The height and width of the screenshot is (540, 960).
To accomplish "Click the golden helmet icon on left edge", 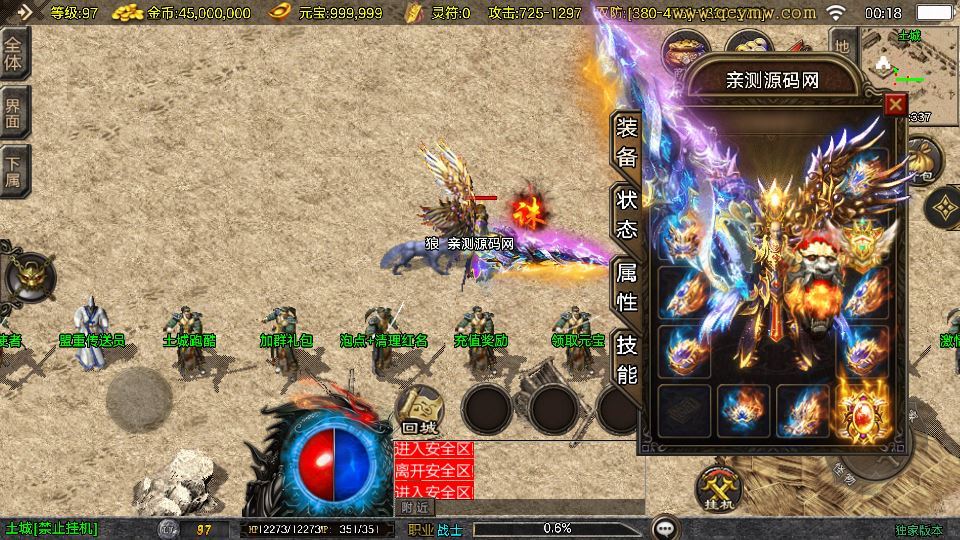I will click(x=28, y=276).
